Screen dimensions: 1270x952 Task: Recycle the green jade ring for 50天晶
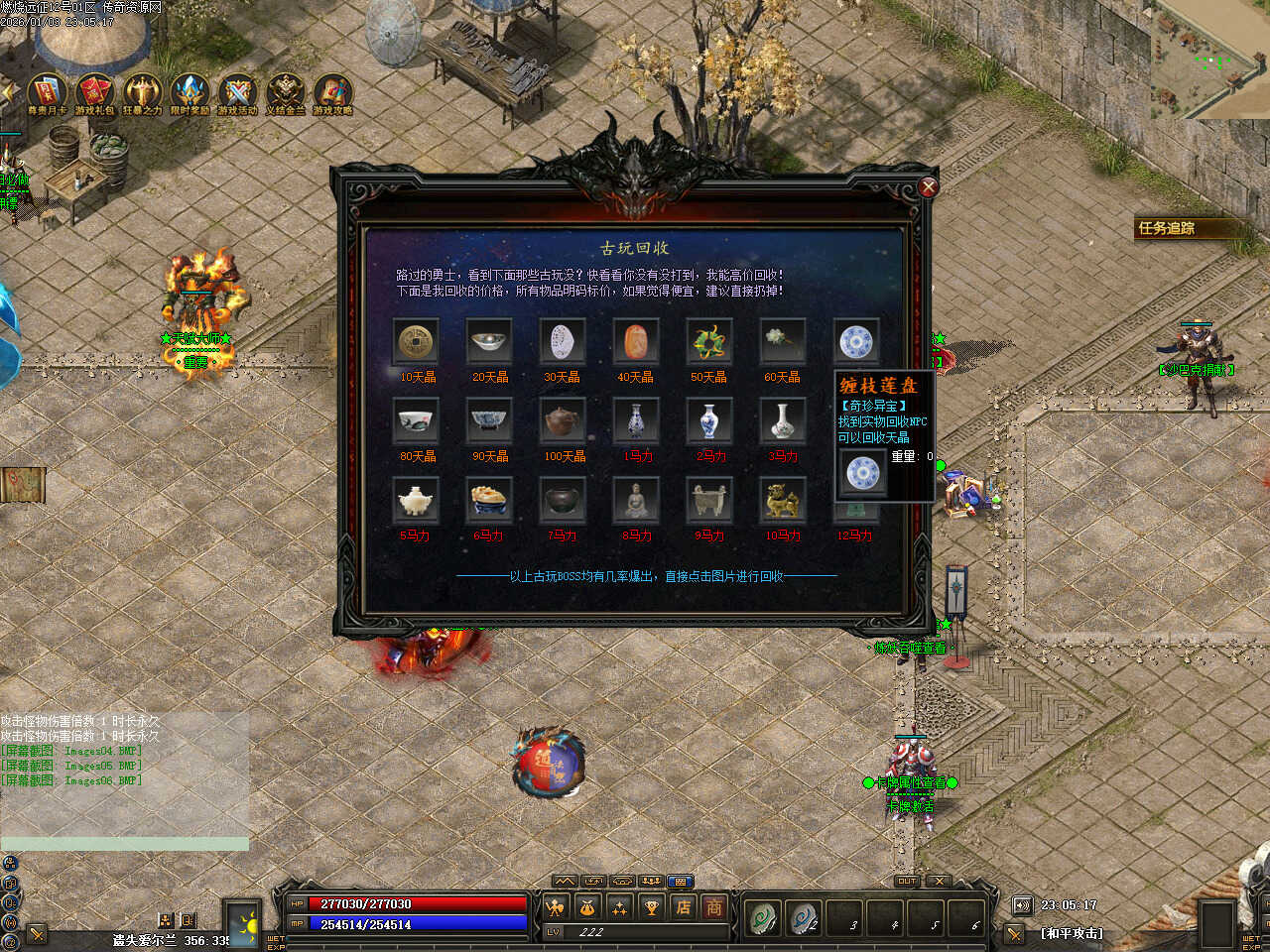coord(709,342)
